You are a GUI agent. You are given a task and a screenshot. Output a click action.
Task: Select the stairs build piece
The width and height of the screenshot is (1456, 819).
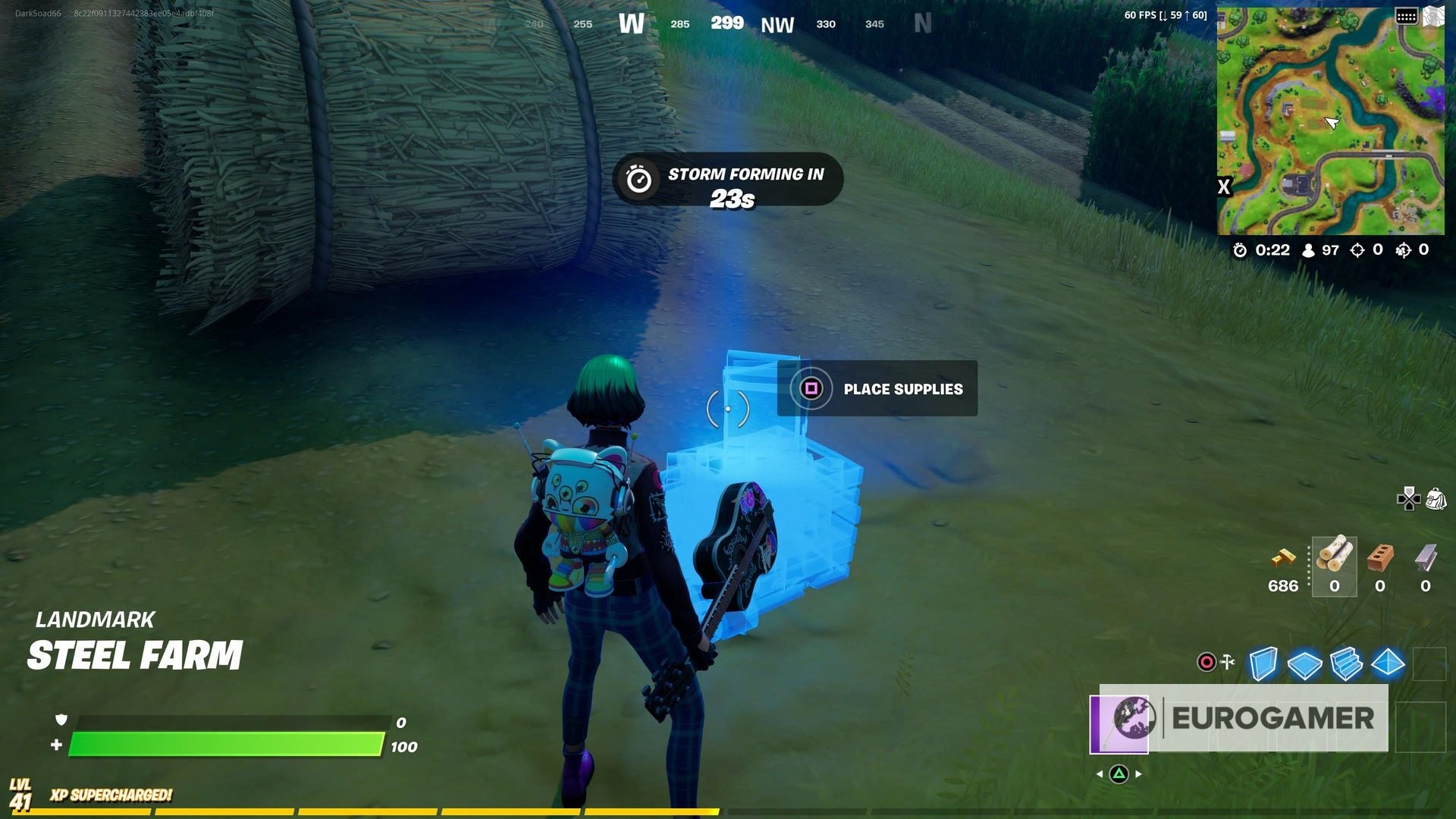(x=1346, y=664)
